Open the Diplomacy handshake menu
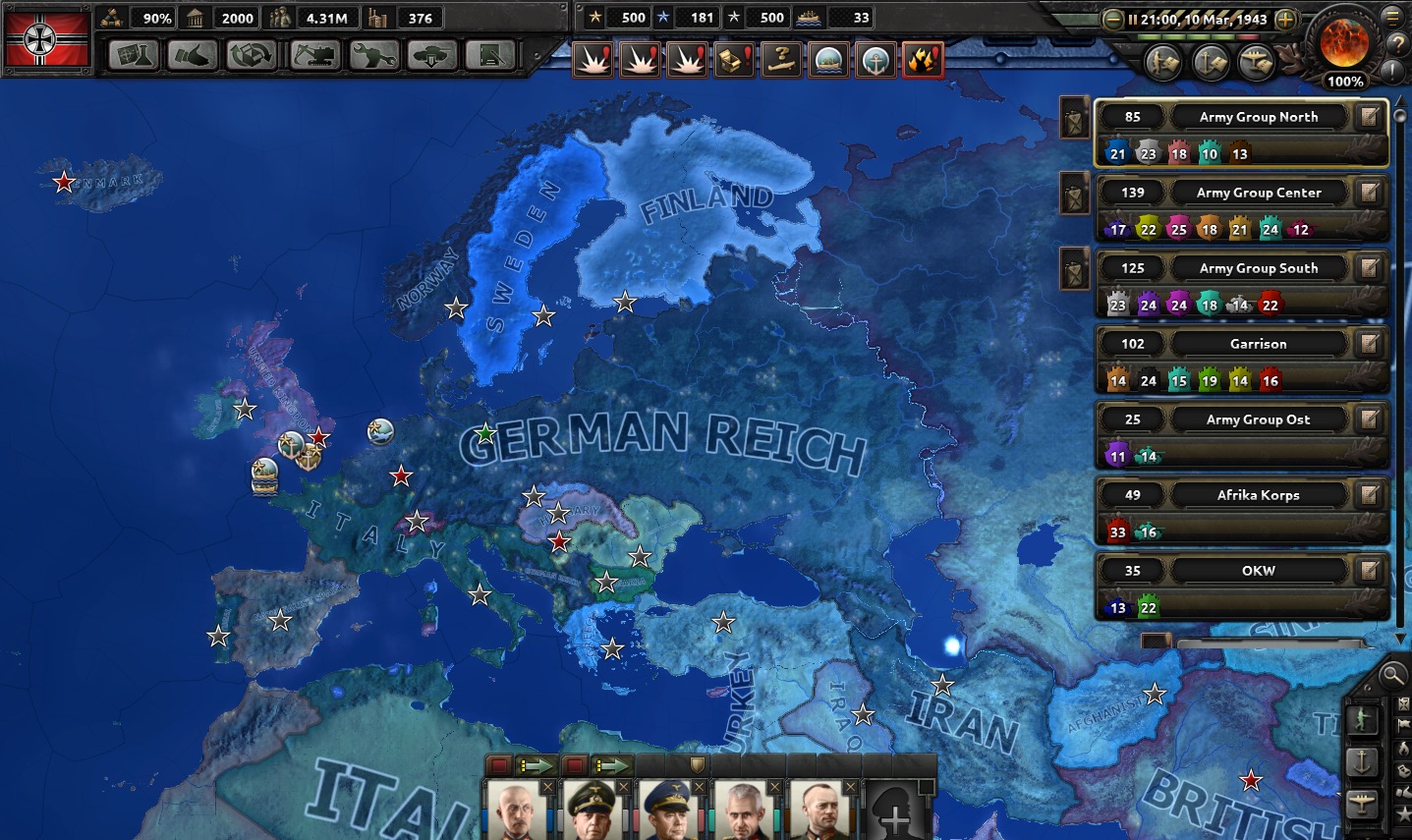Screen dimensions: 1412x840 click(x=192, y=56)
